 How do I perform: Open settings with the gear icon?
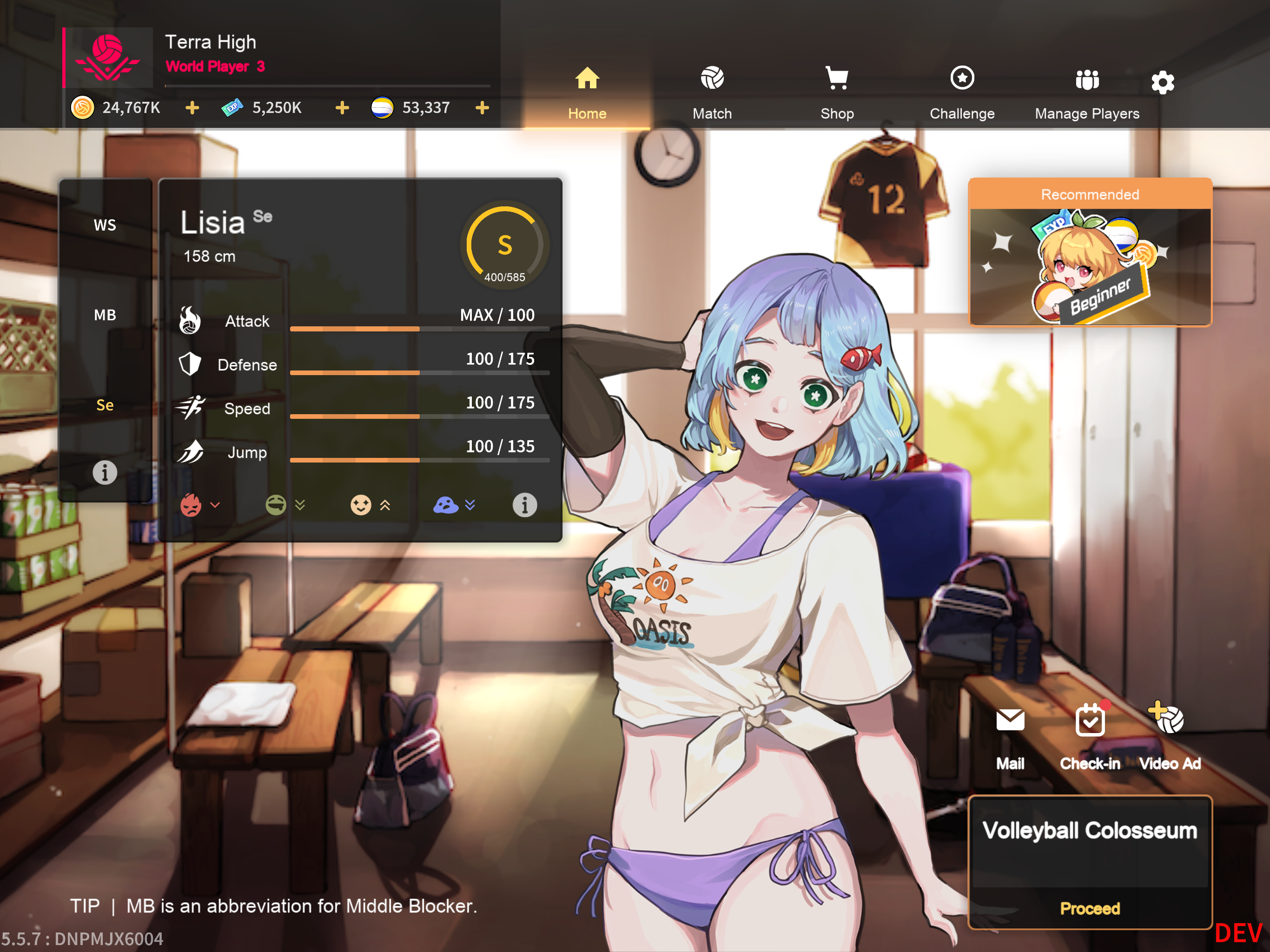coord(1163,83)
